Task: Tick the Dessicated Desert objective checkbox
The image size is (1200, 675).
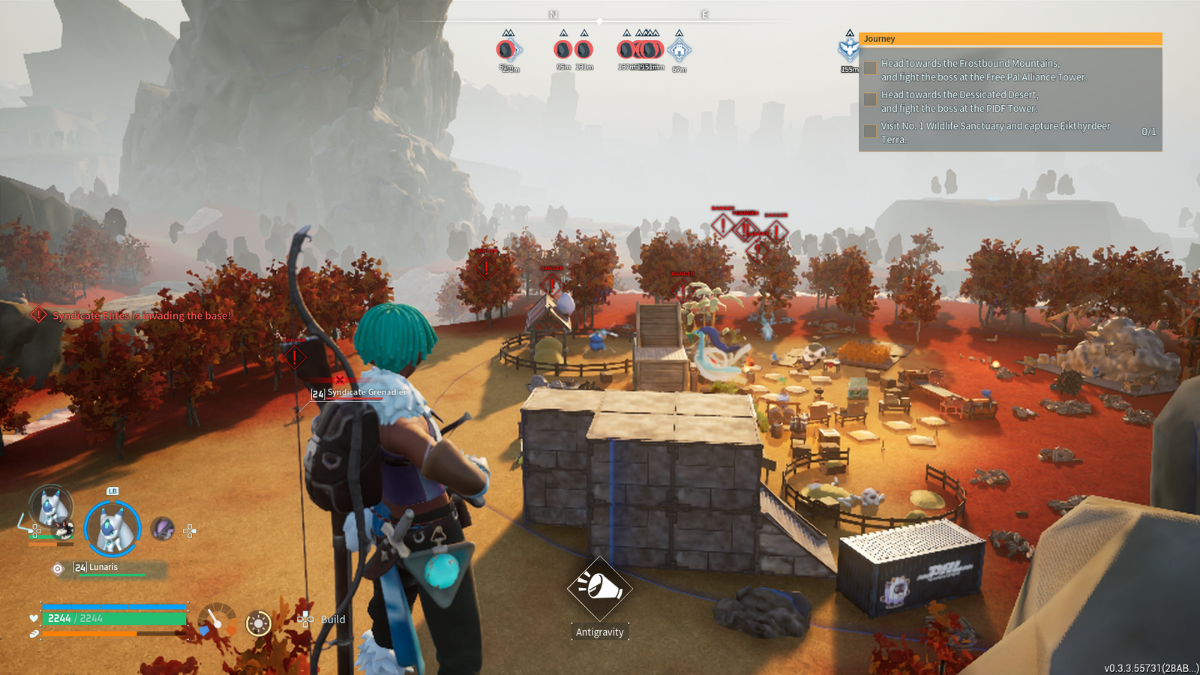Action: (870, 100)
